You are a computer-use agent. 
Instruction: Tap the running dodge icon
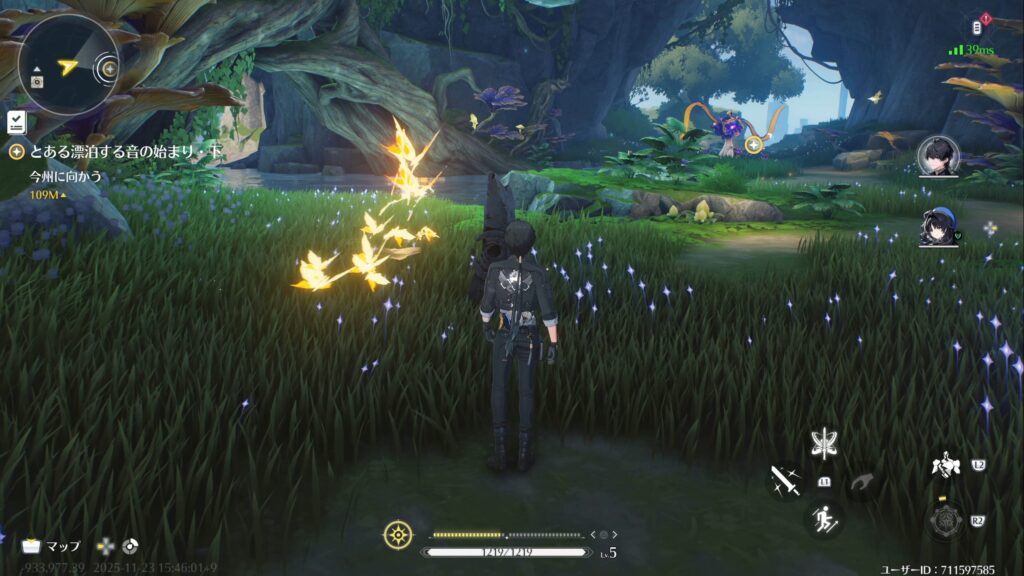coord(824,519)
